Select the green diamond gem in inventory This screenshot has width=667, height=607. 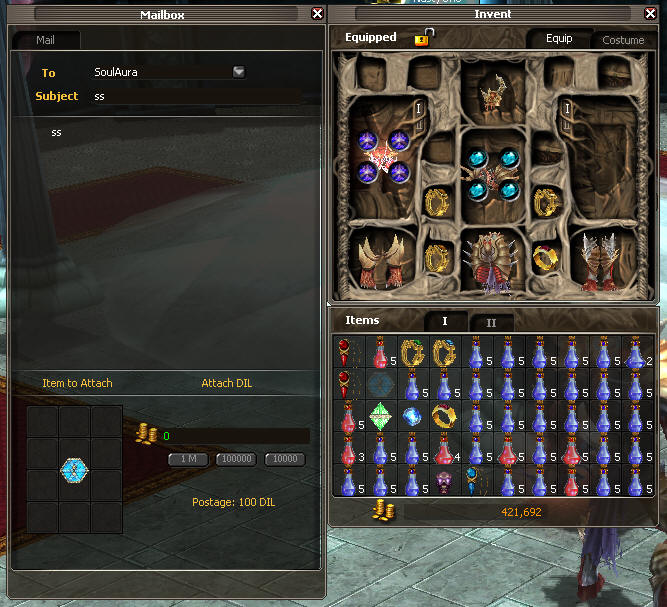pyautogui.click(x=380, y=417)
